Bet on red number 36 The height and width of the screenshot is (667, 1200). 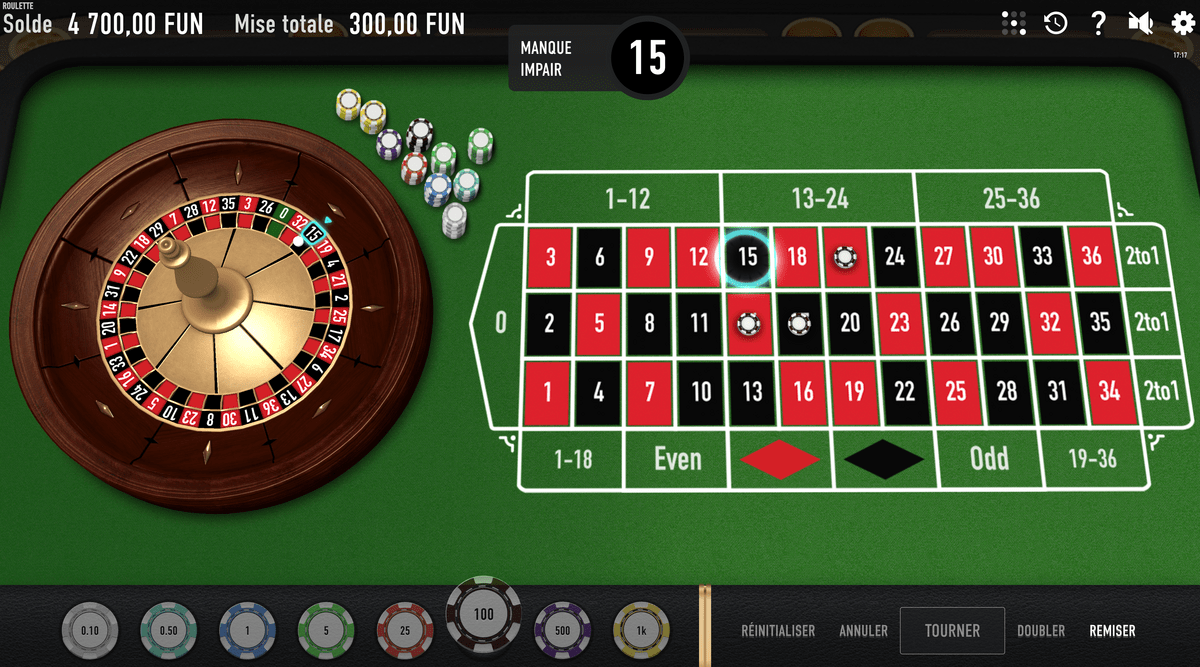1091,257
